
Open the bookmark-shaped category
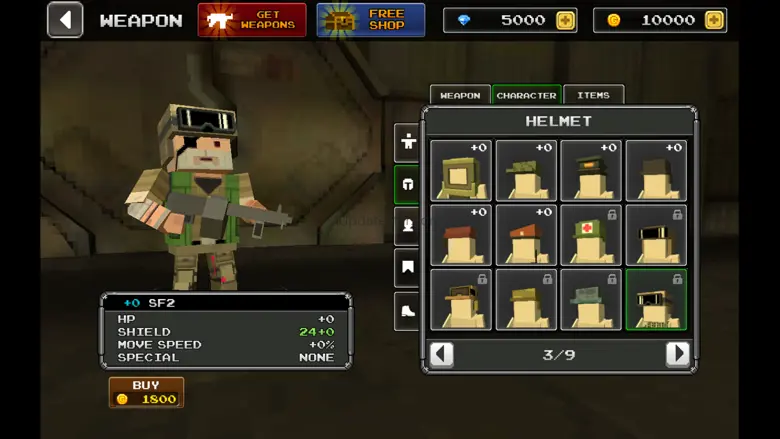408,267
